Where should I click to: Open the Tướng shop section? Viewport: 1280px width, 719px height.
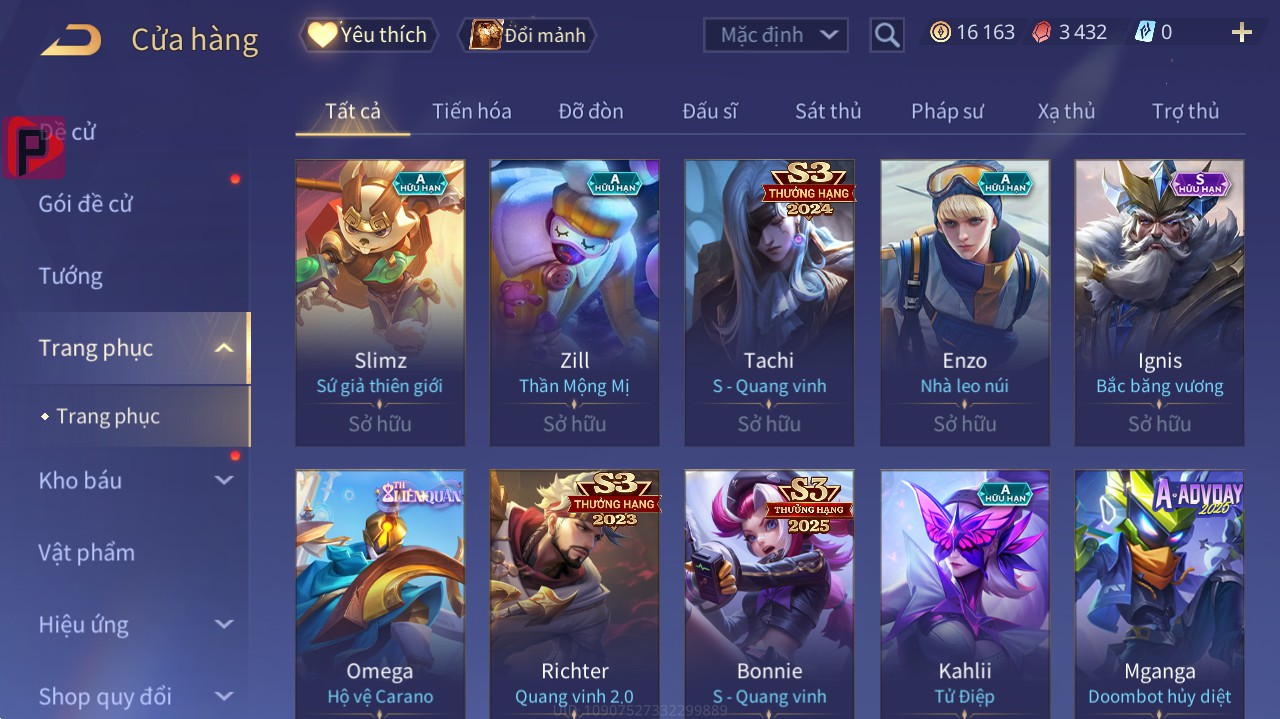coord(71,276)
